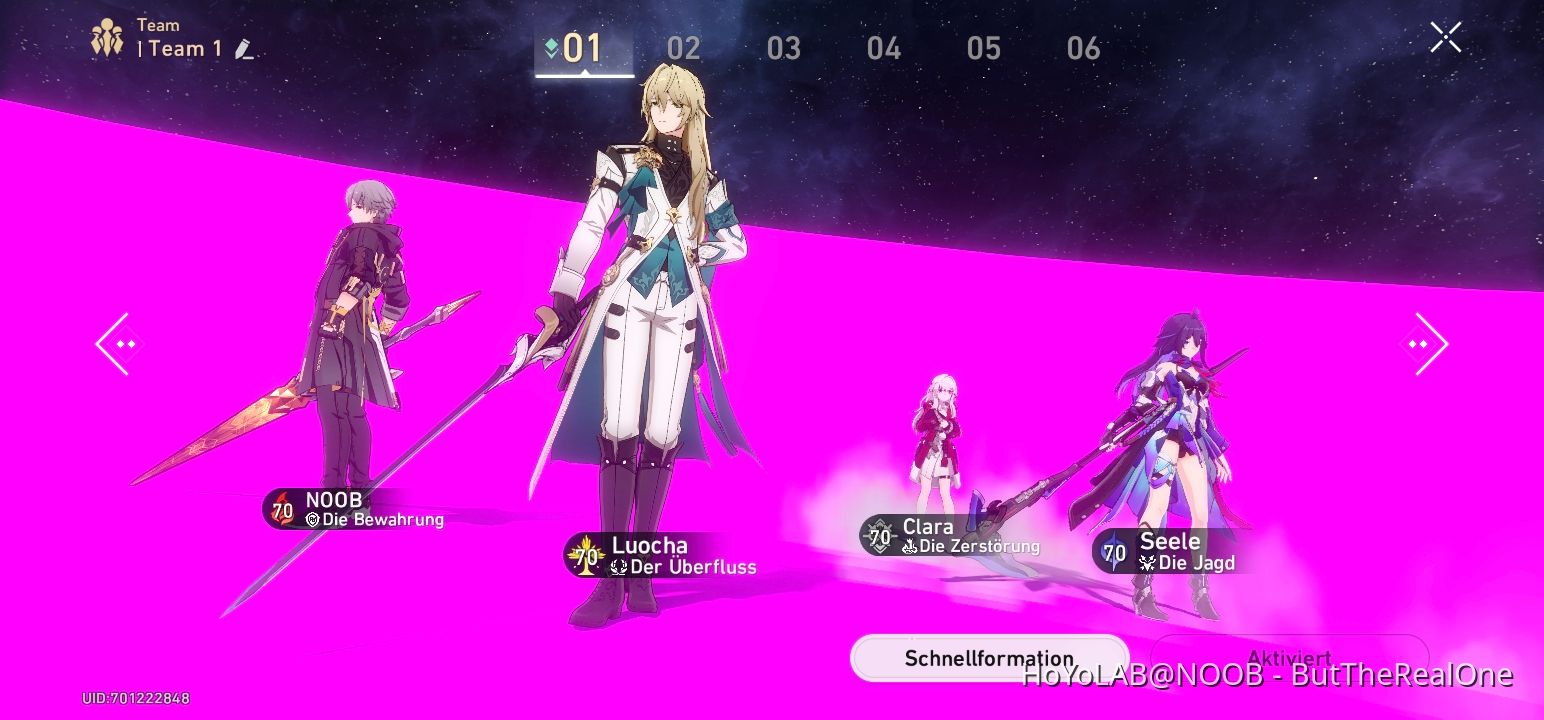Click the Aktiviert button
1544x720 pixels.
[1290, 657]
